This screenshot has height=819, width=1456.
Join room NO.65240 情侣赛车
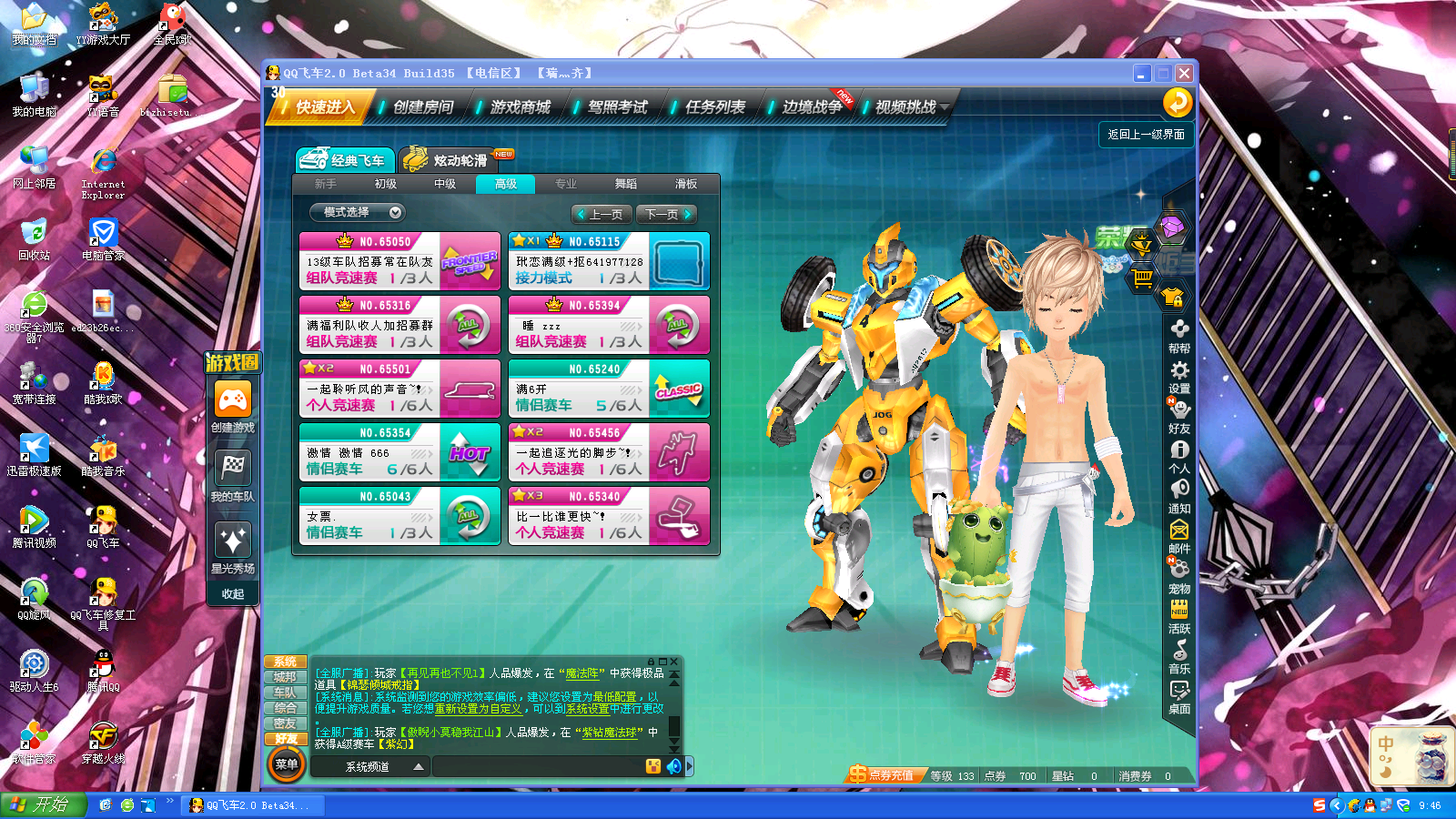[608, 389]
